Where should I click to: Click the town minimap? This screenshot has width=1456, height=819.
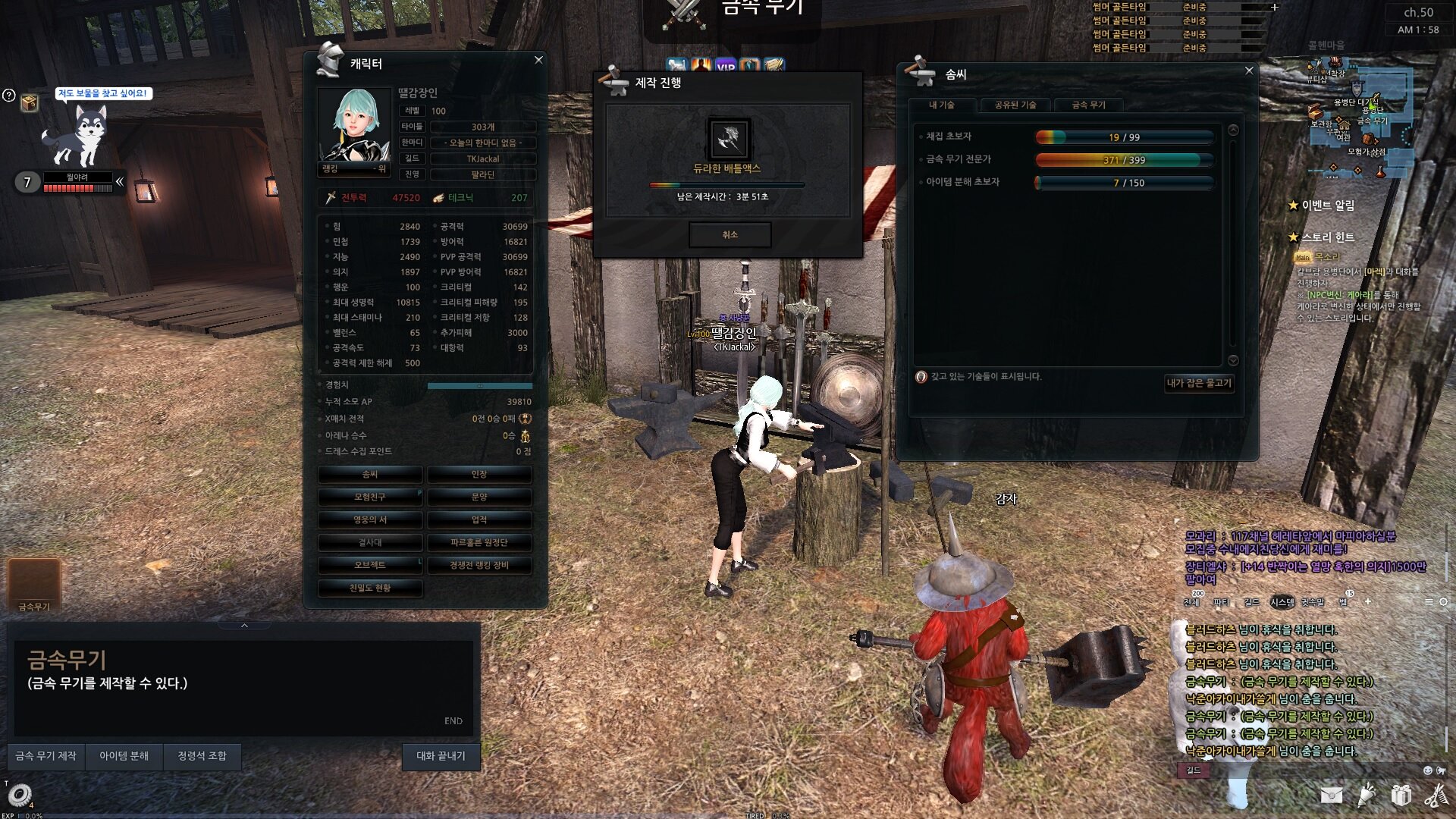pyautogui.click(x=1362, y=114)
